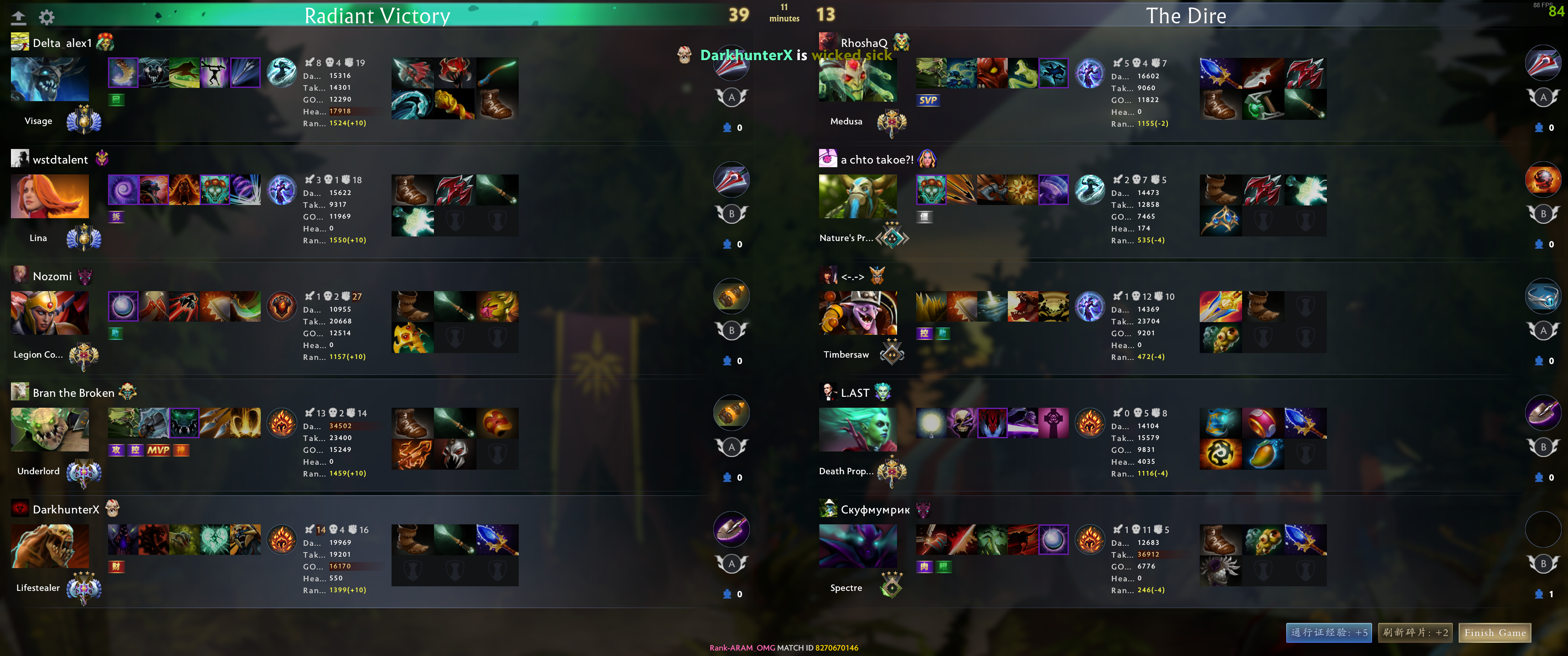Open player RhoshaQ's name
This screenshot has width=1568, height=656.
[x=864, y=43]
